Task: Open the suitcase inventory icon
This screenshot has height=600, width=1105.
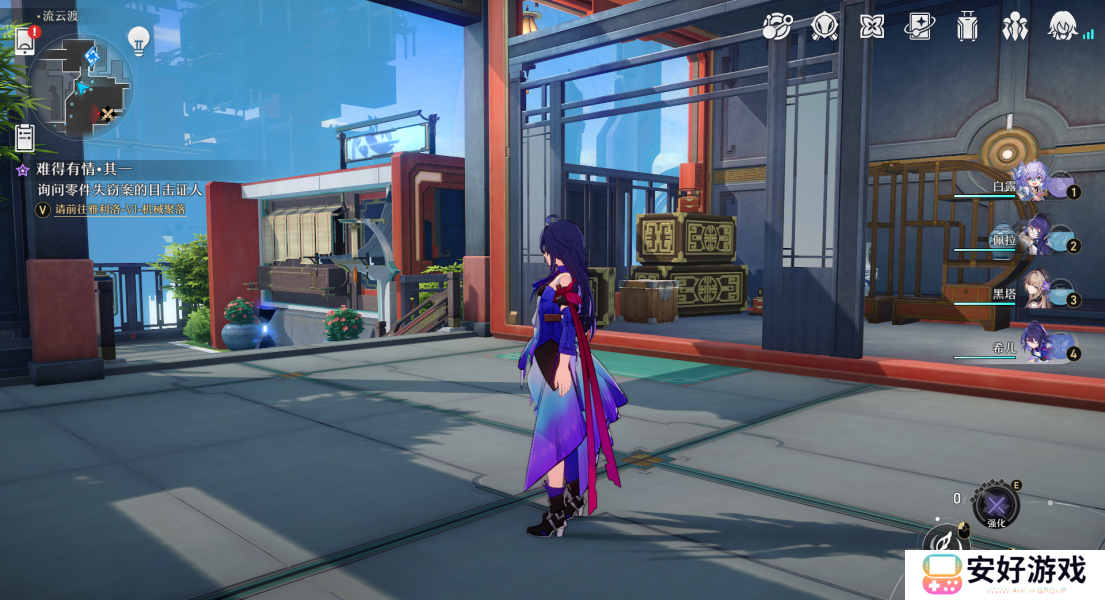Action: click(966, 27)
